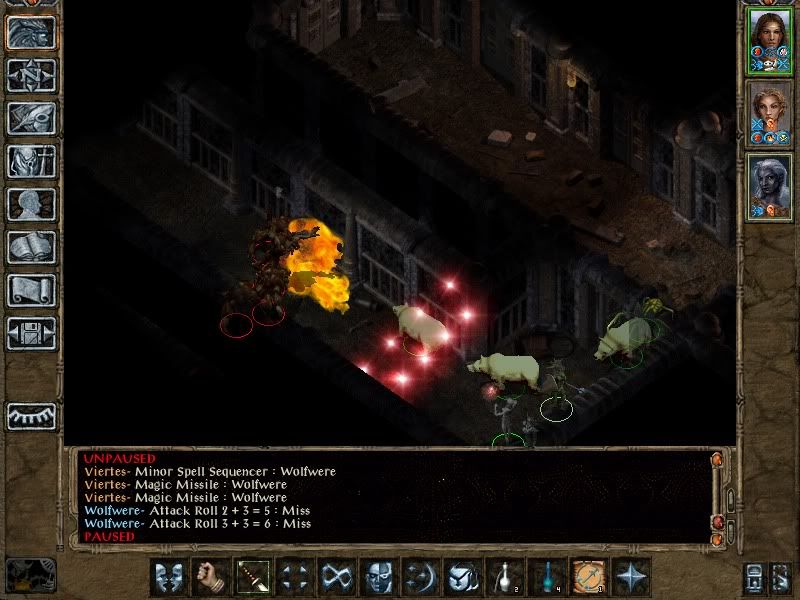
Task: Select the blonde woman party portrait
Action: pyautogui.click(x=770, y=113)
